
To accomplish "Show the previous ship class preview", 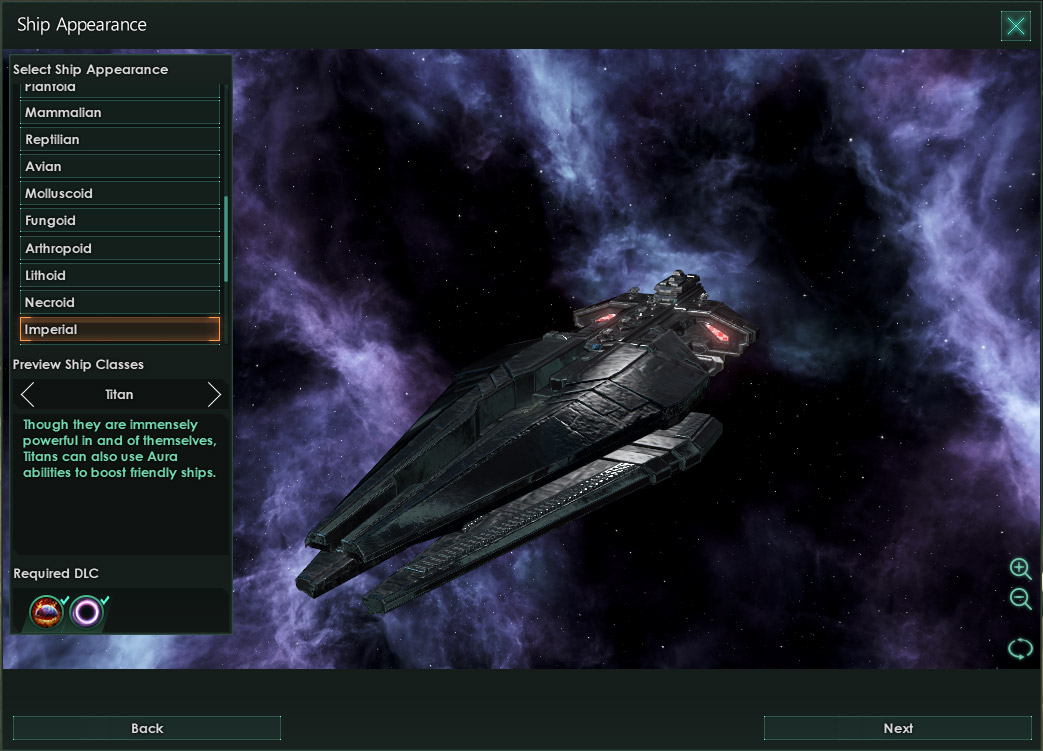I will pyautogui.click(x=28, y=394).
